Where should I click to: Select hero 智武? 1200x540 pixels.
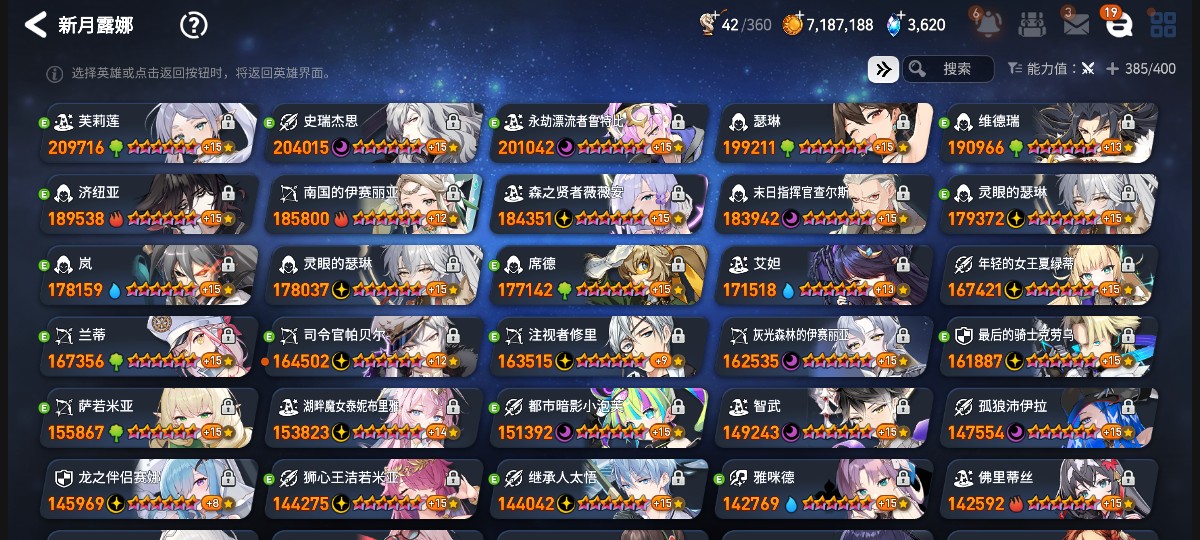(x=824, y=419)
